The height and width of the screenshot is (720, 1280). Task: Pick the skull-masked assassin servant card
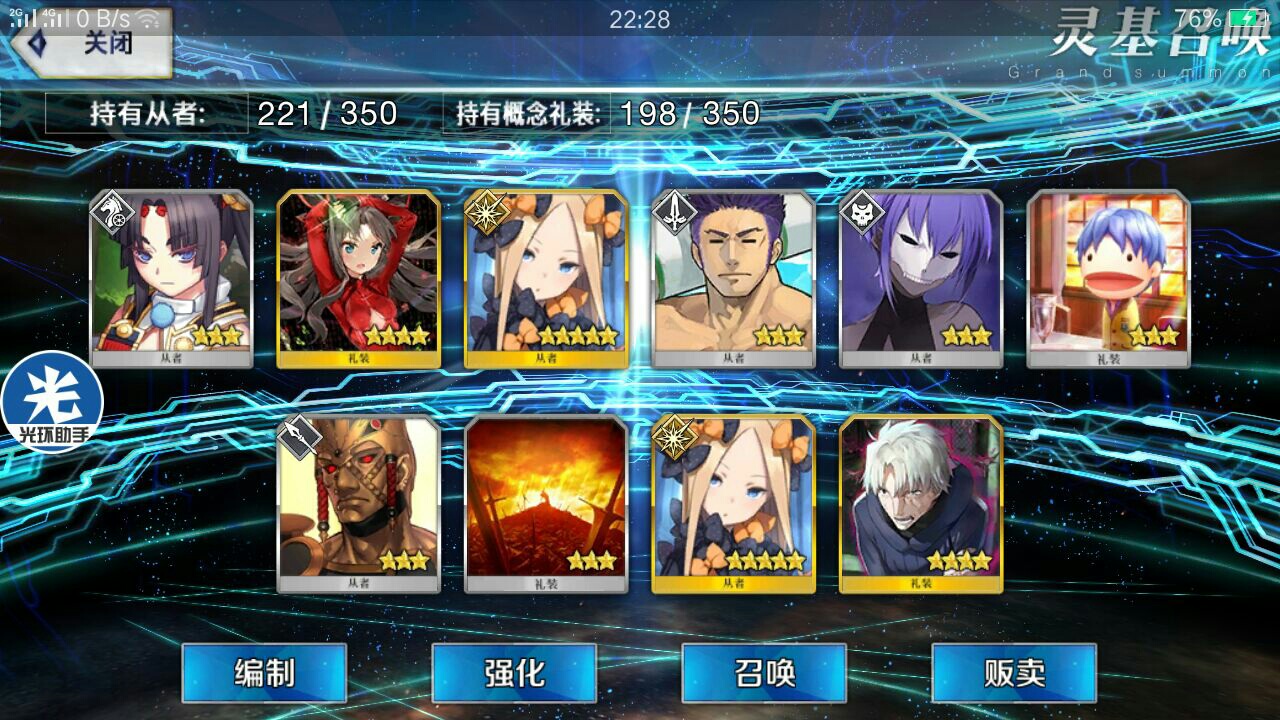point(921,278)
